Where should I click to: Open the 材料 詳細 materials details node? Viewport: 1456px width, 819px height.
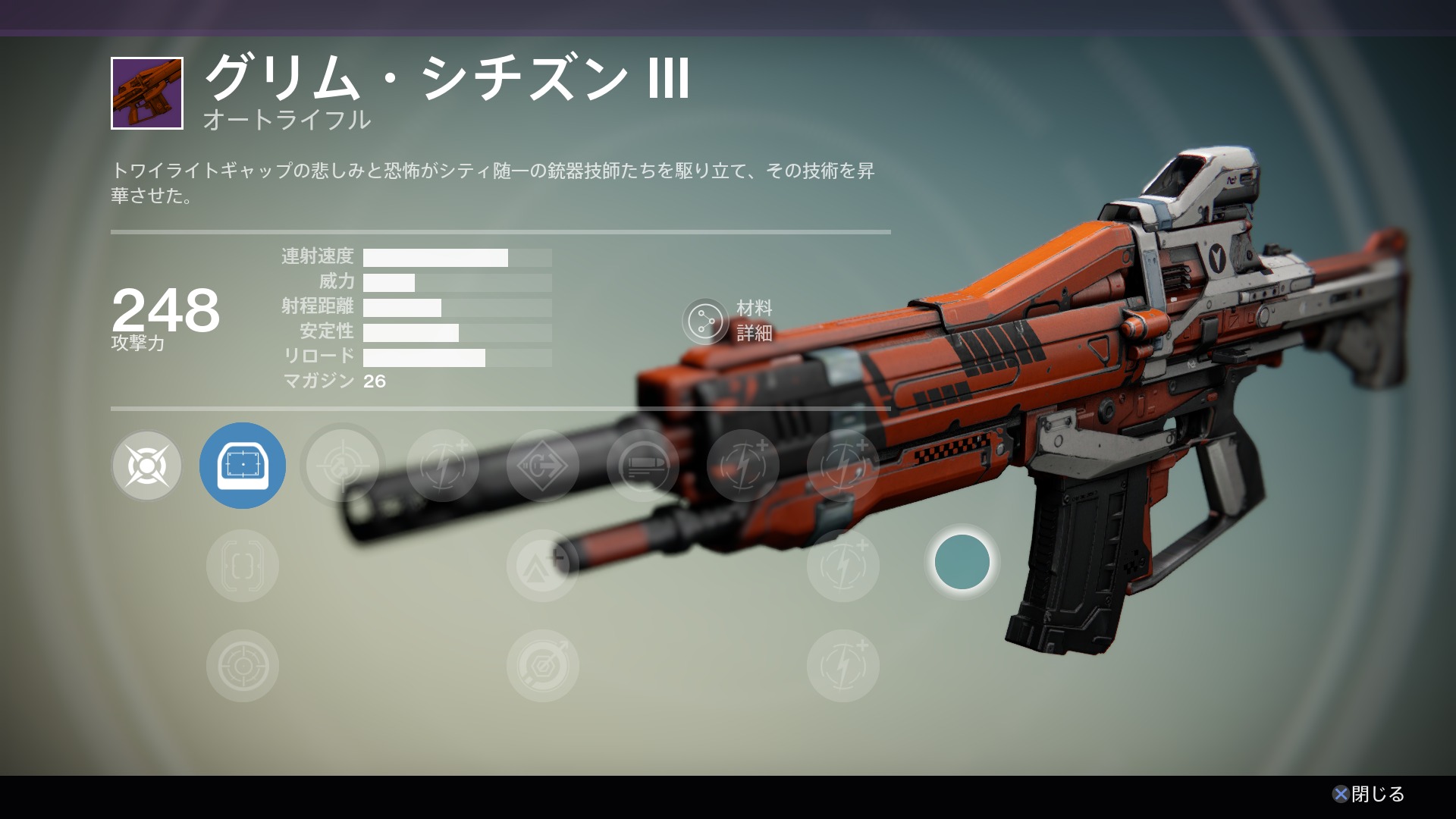click(x=705, y=321)
